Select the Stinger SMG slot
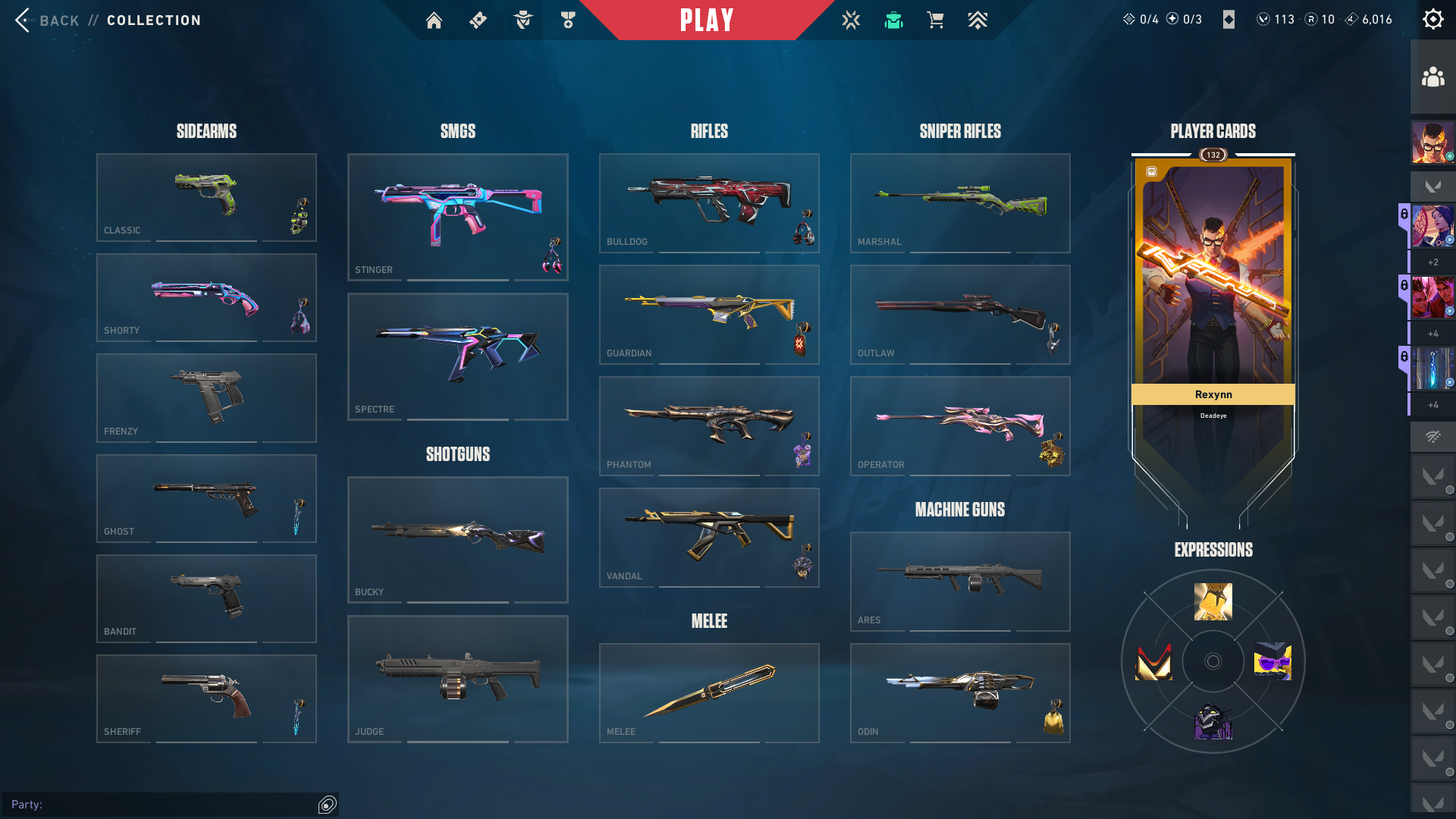Image resolution: width=1456 pixels, height=819 pixels. click(457, 217)
